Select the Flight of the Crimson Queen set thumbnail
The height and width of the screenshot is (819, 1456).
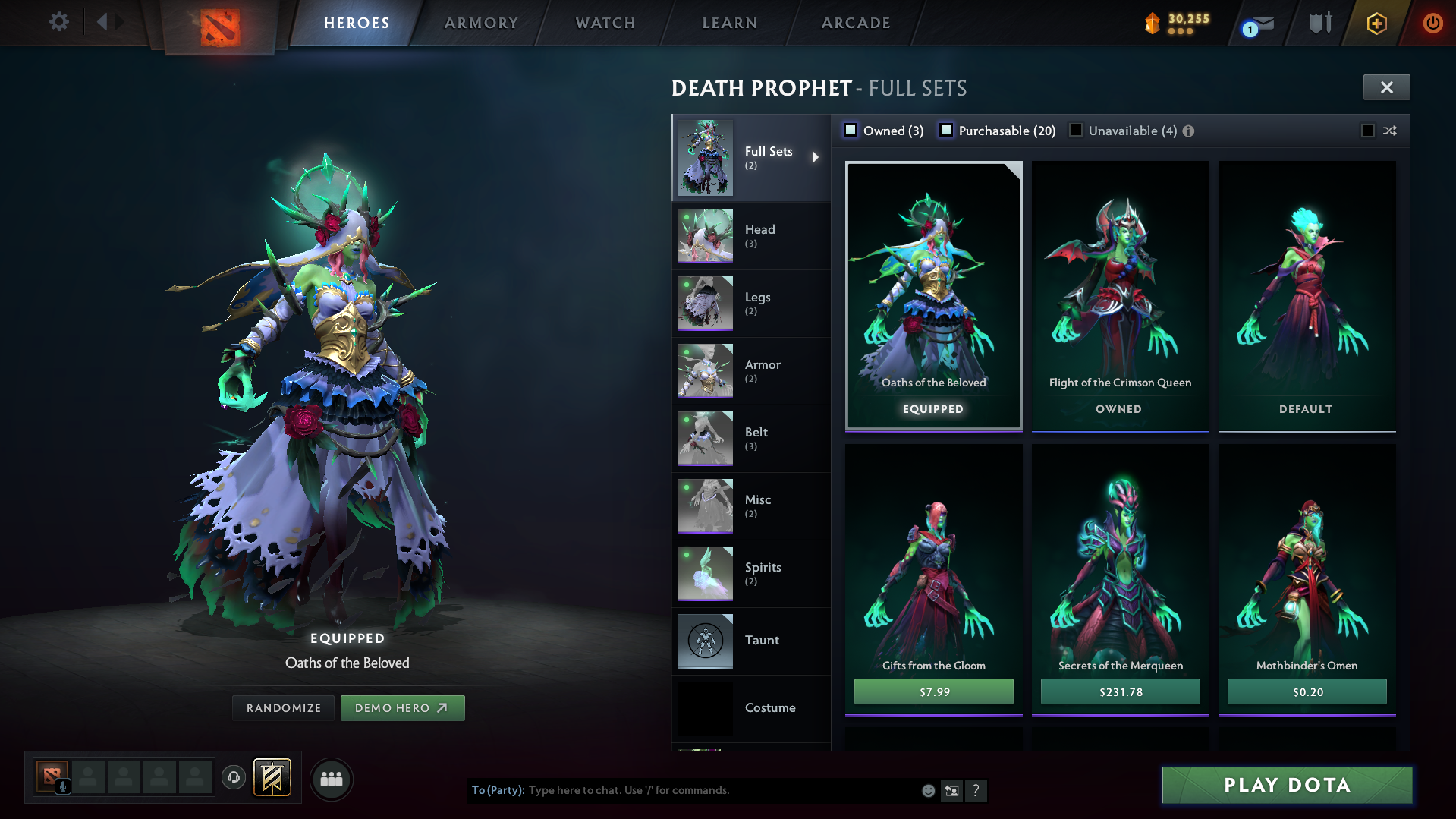[1120, 288]
